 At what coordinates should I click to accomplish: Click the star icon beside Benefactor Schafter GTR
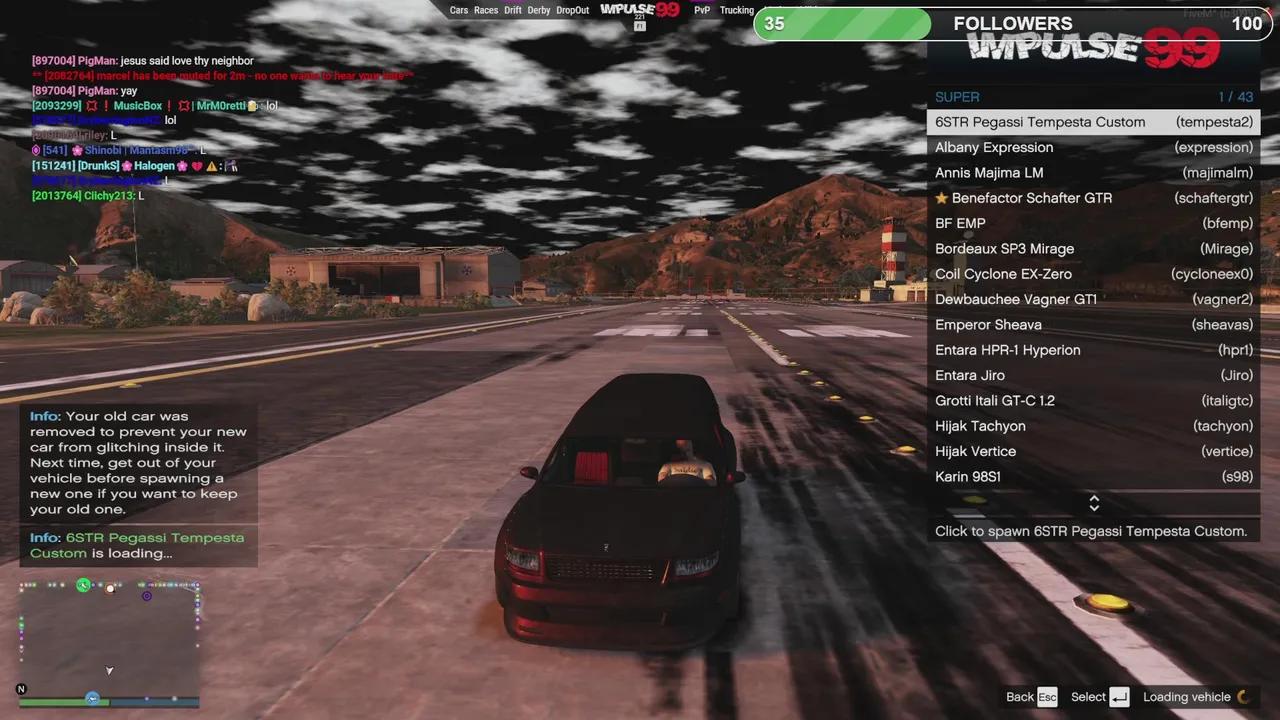tap(941, 198)
